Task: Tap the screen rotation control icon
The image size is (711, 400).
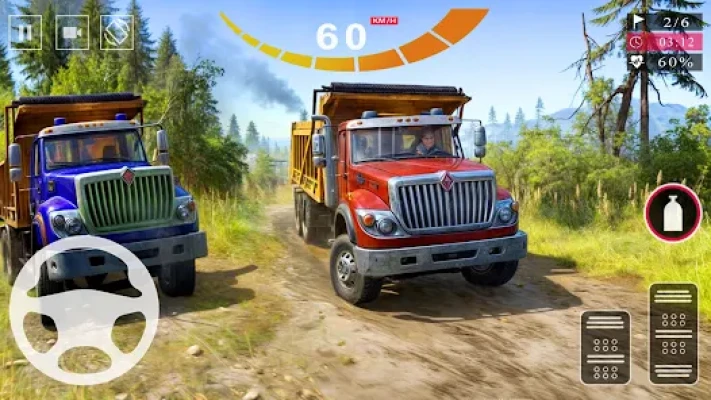Action: click(x=117, y=32)
